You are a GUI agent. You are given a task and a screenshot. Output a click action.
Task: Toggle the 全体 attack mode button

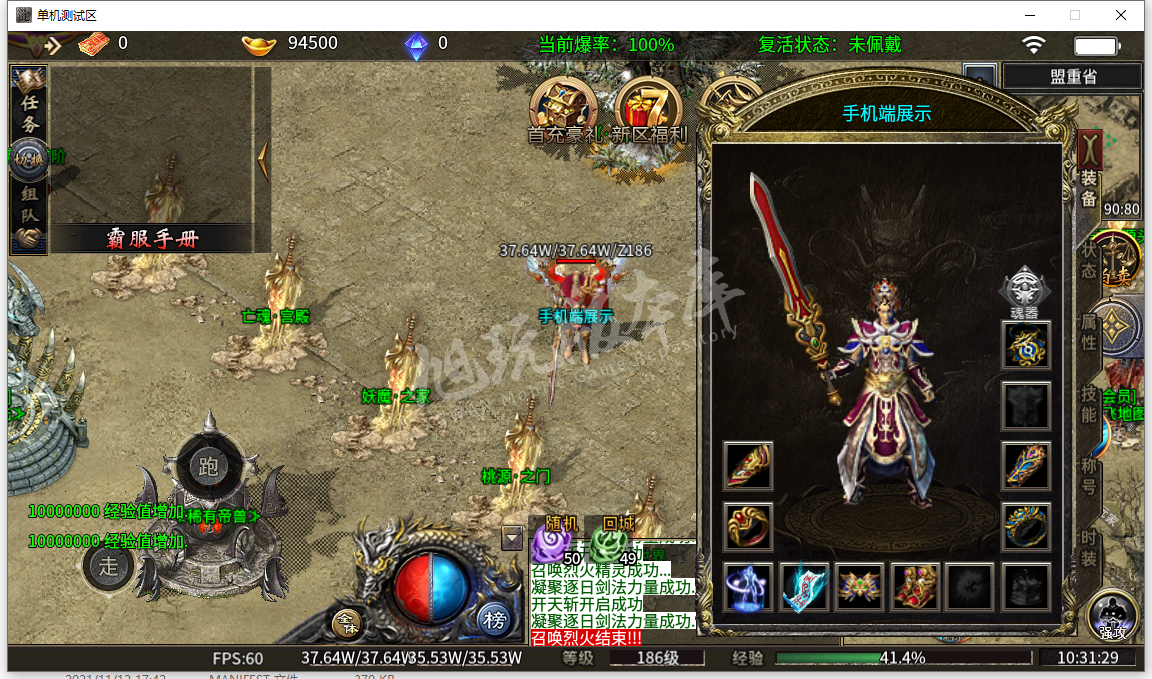347,623
